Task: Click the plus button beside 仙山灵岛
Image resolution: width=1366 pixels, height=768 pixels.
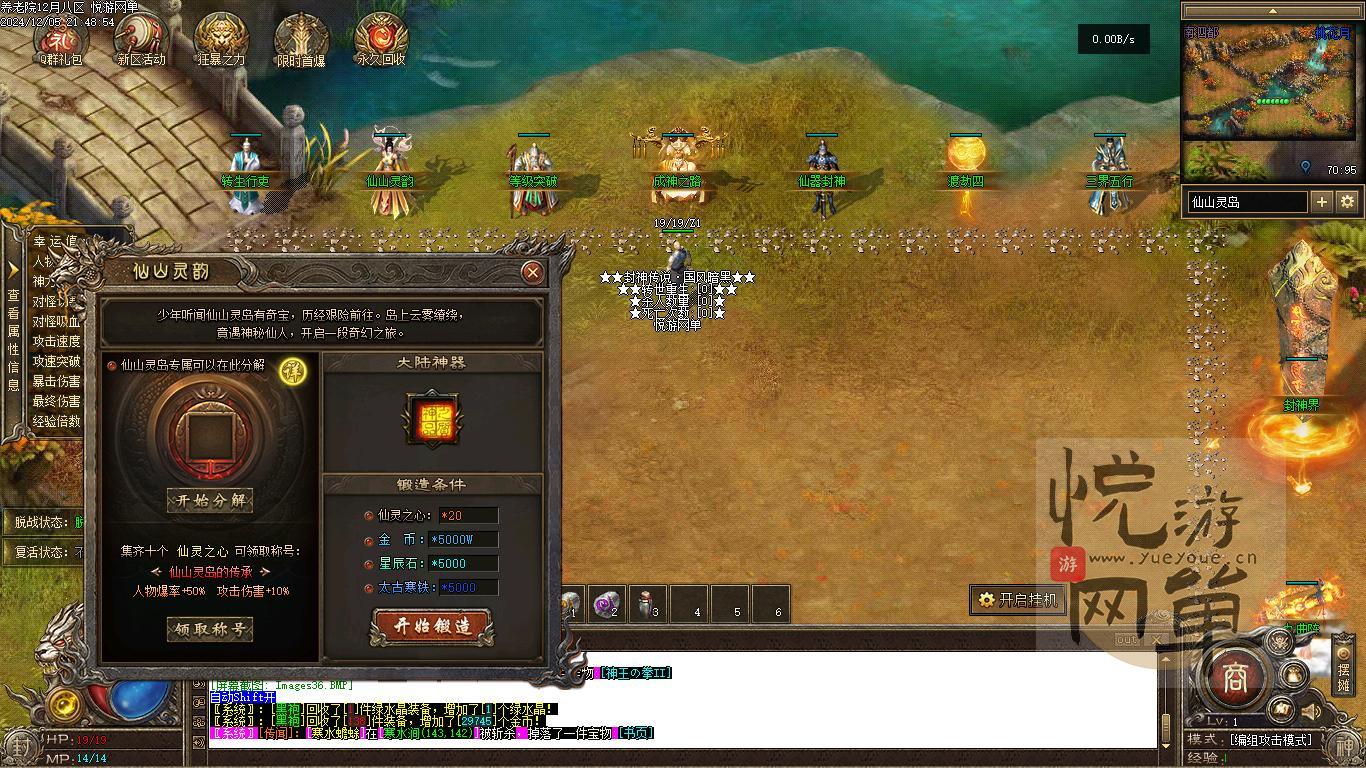Action: 1322,202
